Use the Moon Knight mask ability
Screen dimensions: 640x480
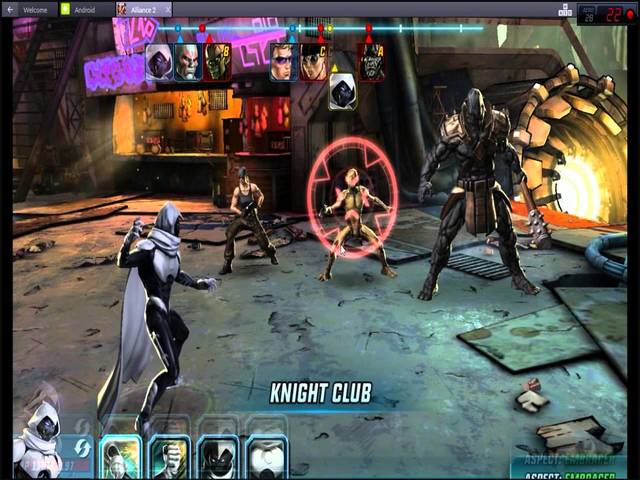click(x=217, y=458)
